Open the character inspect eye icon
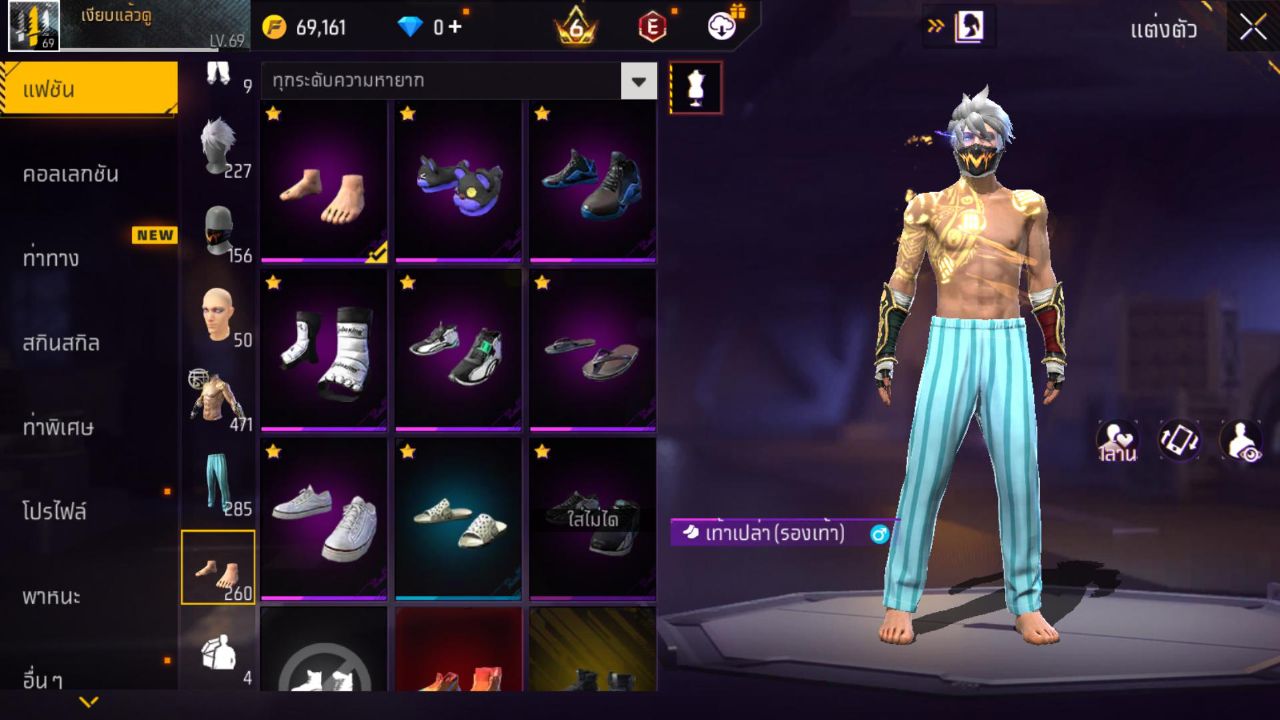1280x720 pixels. (x=1238, y=437)
